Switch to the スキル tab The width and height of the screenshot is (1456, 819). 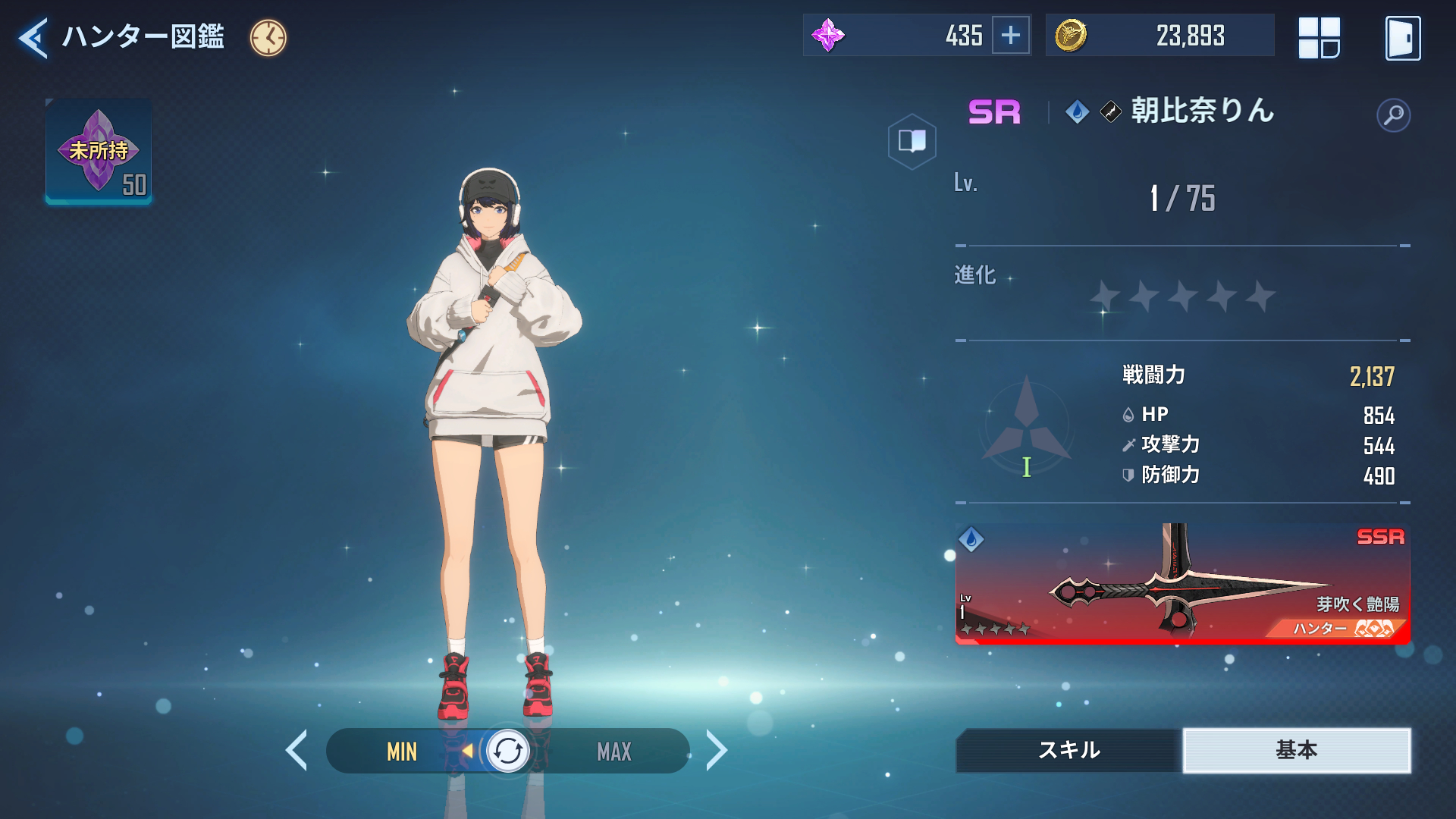(1068, 751)
